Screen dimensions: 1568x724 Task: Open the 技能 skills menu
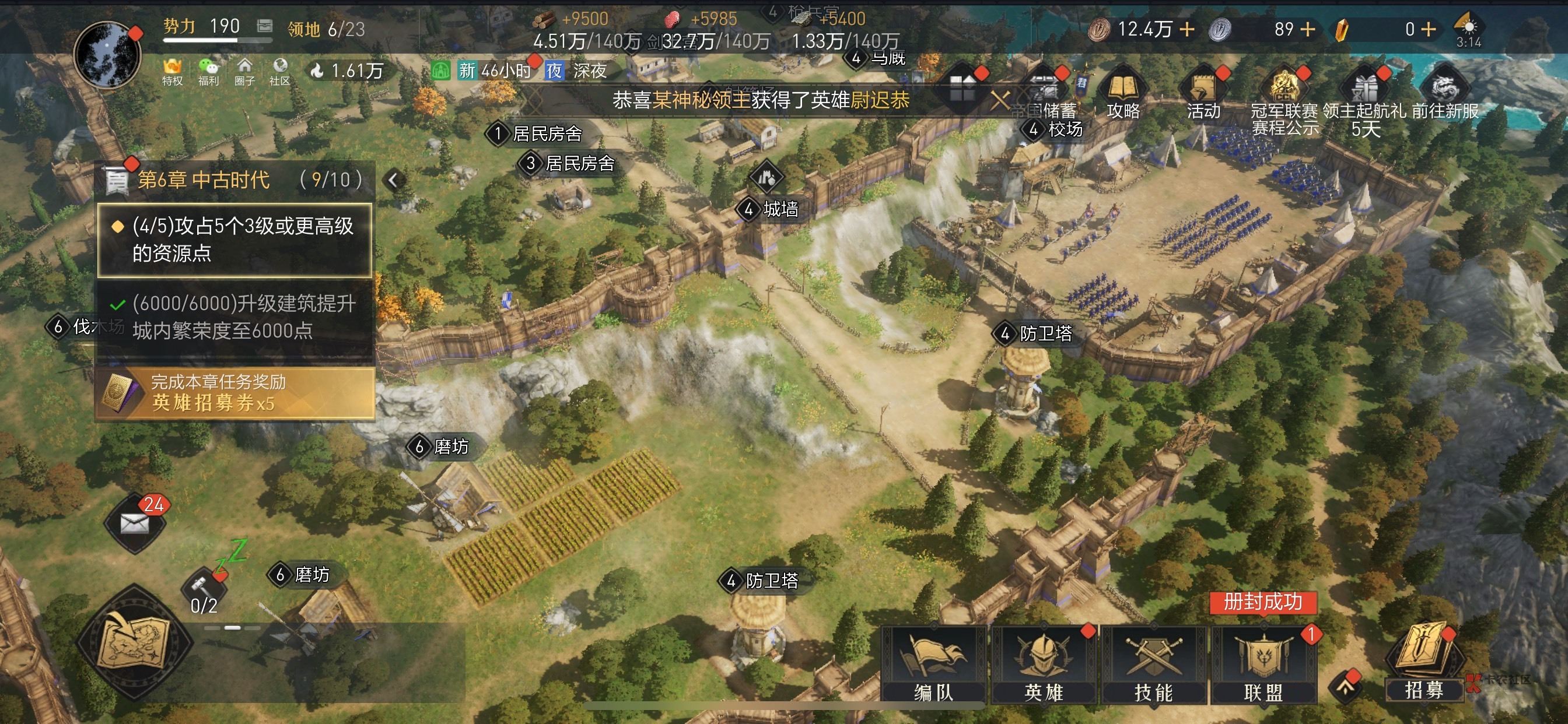click(1153, 665)
